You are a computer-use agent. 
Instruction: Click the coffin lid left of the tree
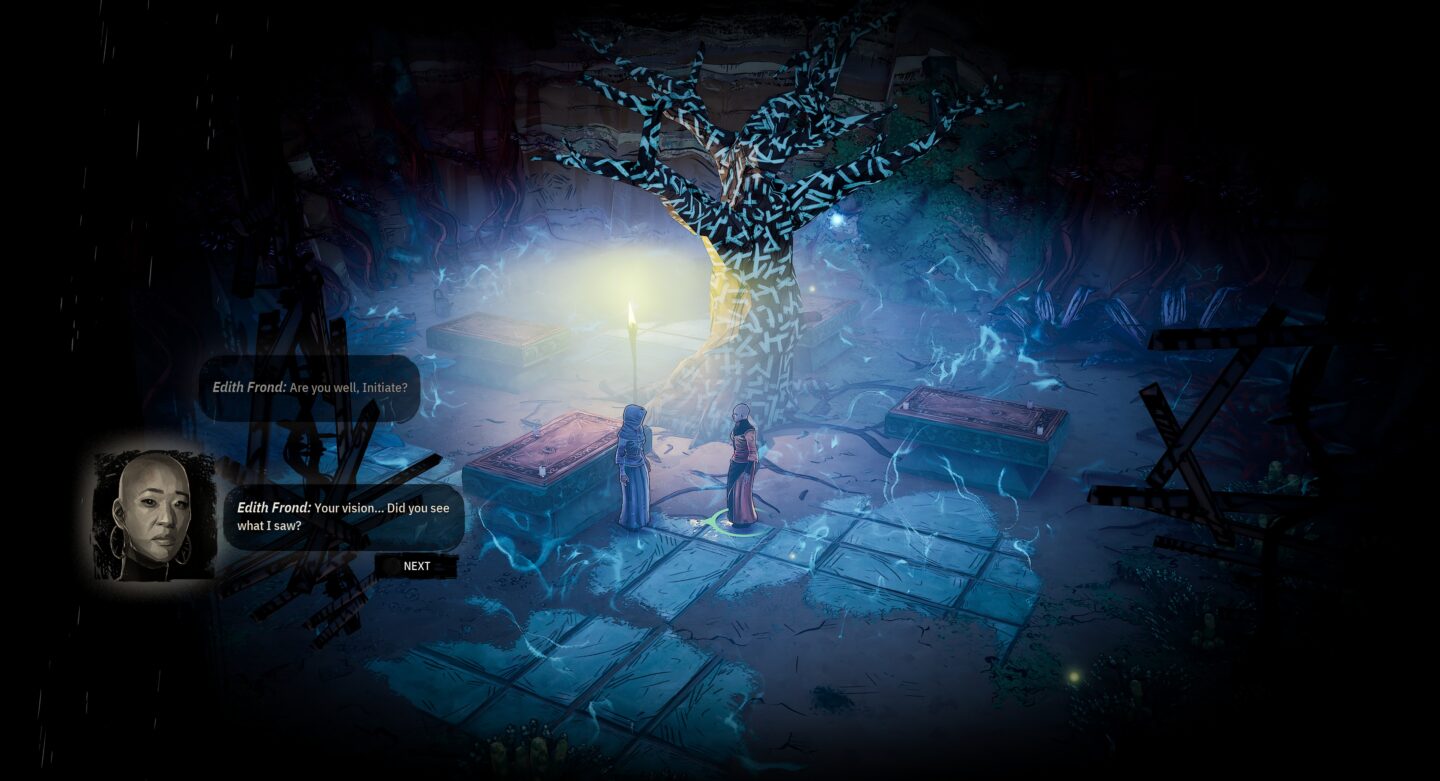tap(500, 335)
